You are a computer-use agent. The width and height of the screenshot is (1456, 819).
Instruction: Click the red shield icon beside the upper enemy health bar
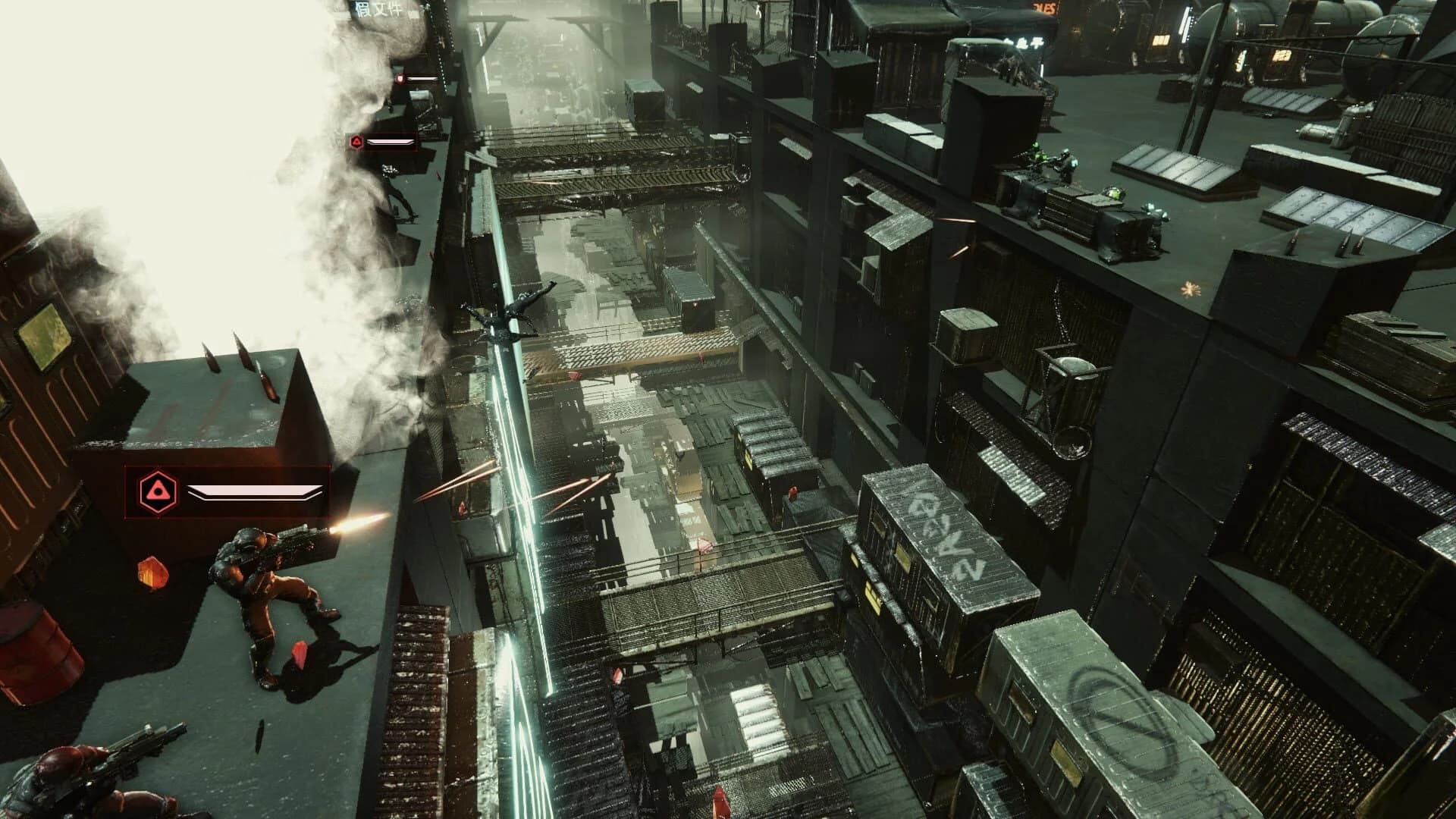pos(400,78)
